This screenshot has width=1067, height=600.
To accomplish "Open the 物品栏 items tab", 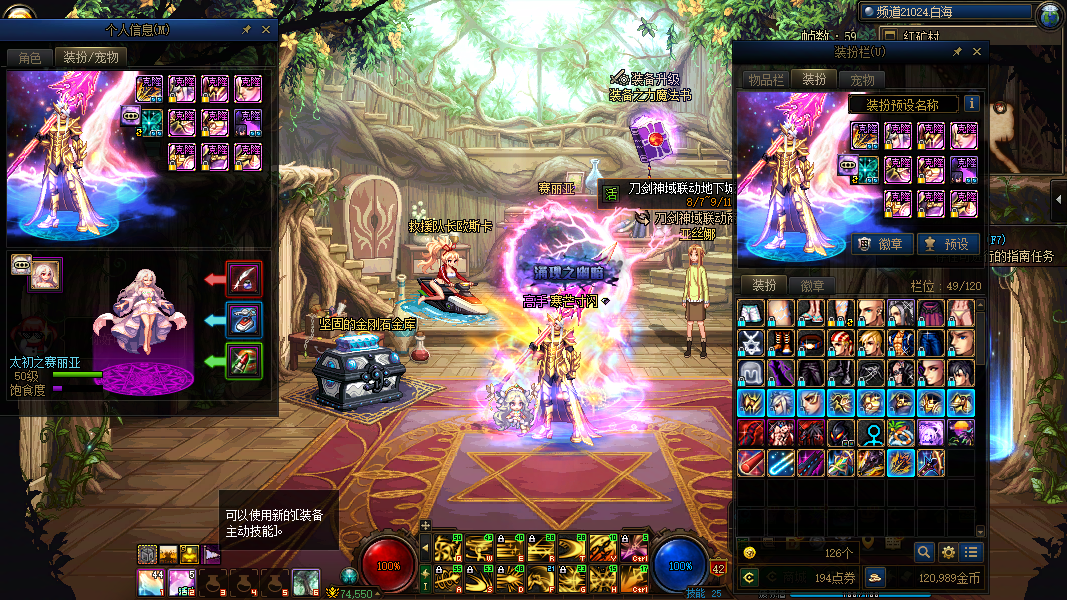I will point(766,79).
